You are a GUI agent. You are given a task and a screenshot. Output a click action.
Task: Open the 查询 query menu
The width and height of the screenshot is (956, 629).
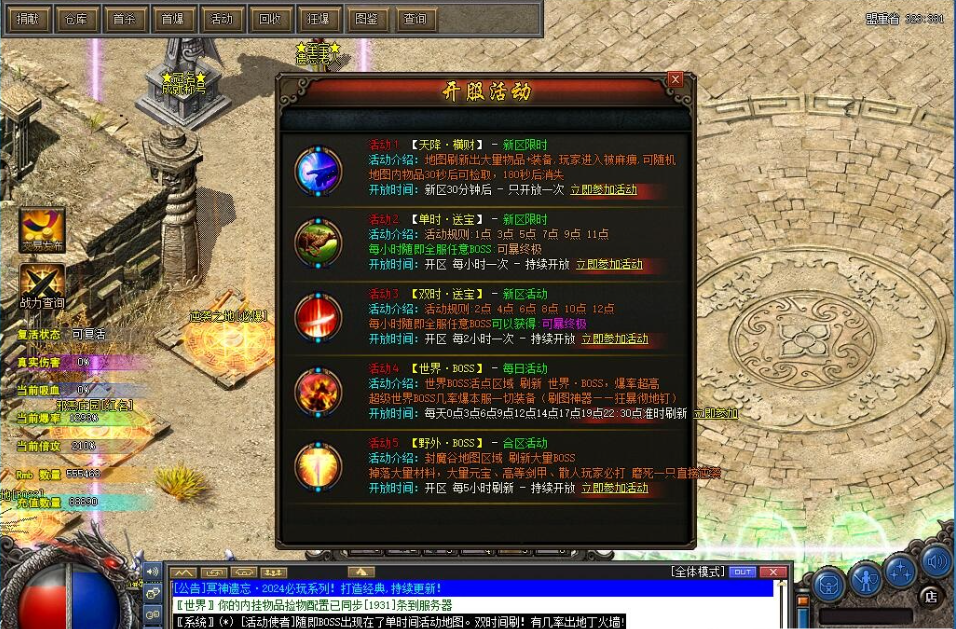[414, 19]
